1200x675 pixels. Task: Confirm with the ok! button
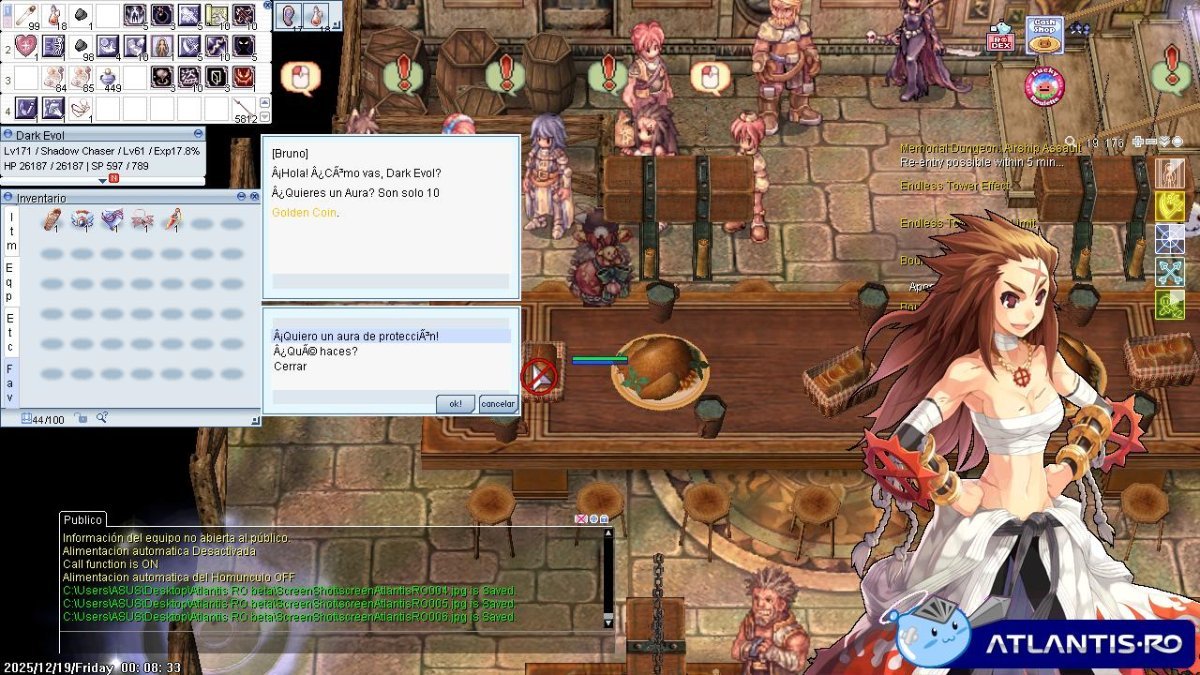point(455,404)
